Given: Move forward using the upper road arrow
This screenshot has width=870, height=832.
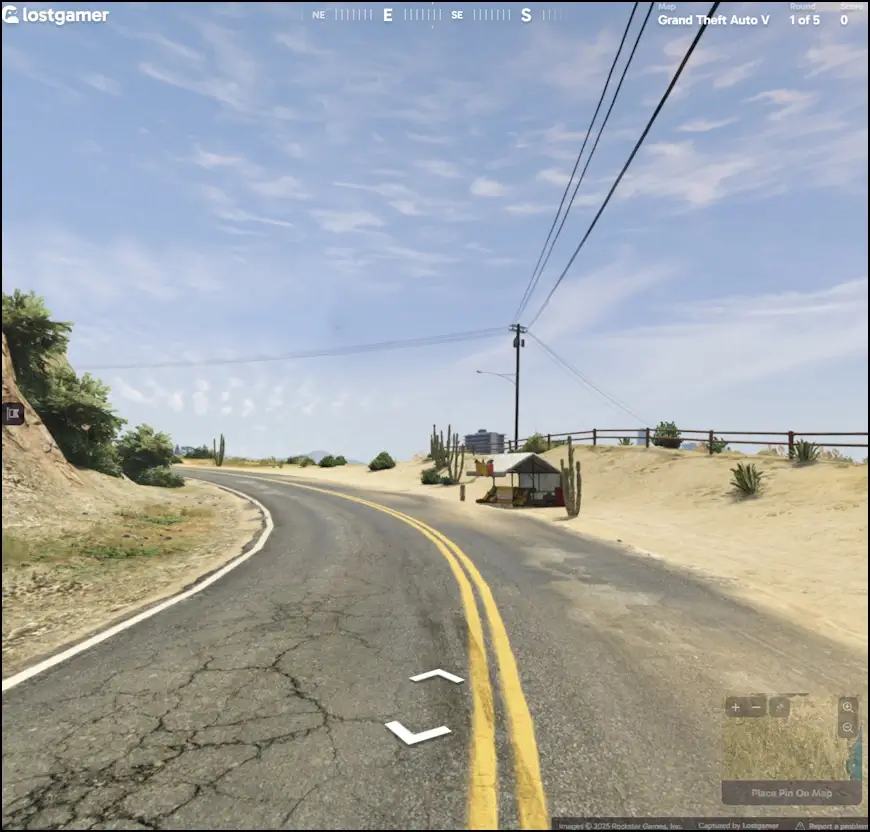Looking at the screenshot, I should coord(437,677).
